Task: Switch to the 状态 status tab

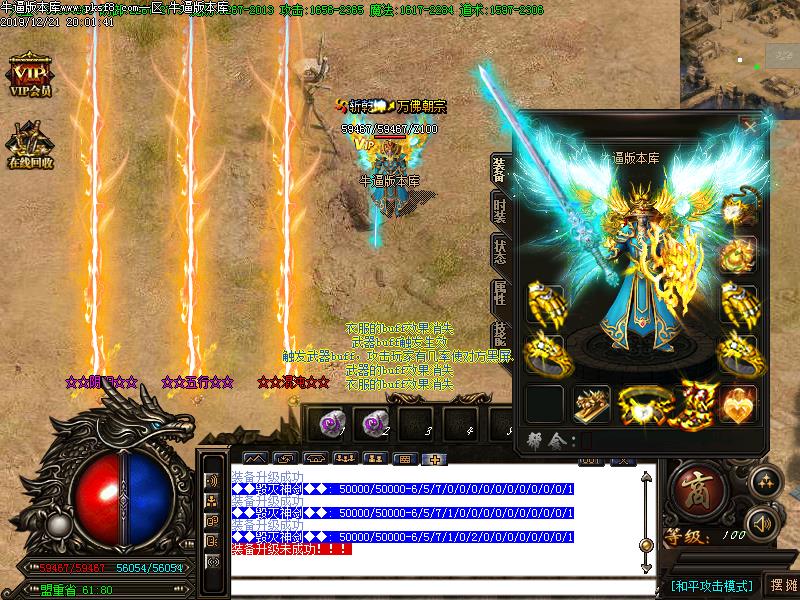Action: (x=498, y=252)
